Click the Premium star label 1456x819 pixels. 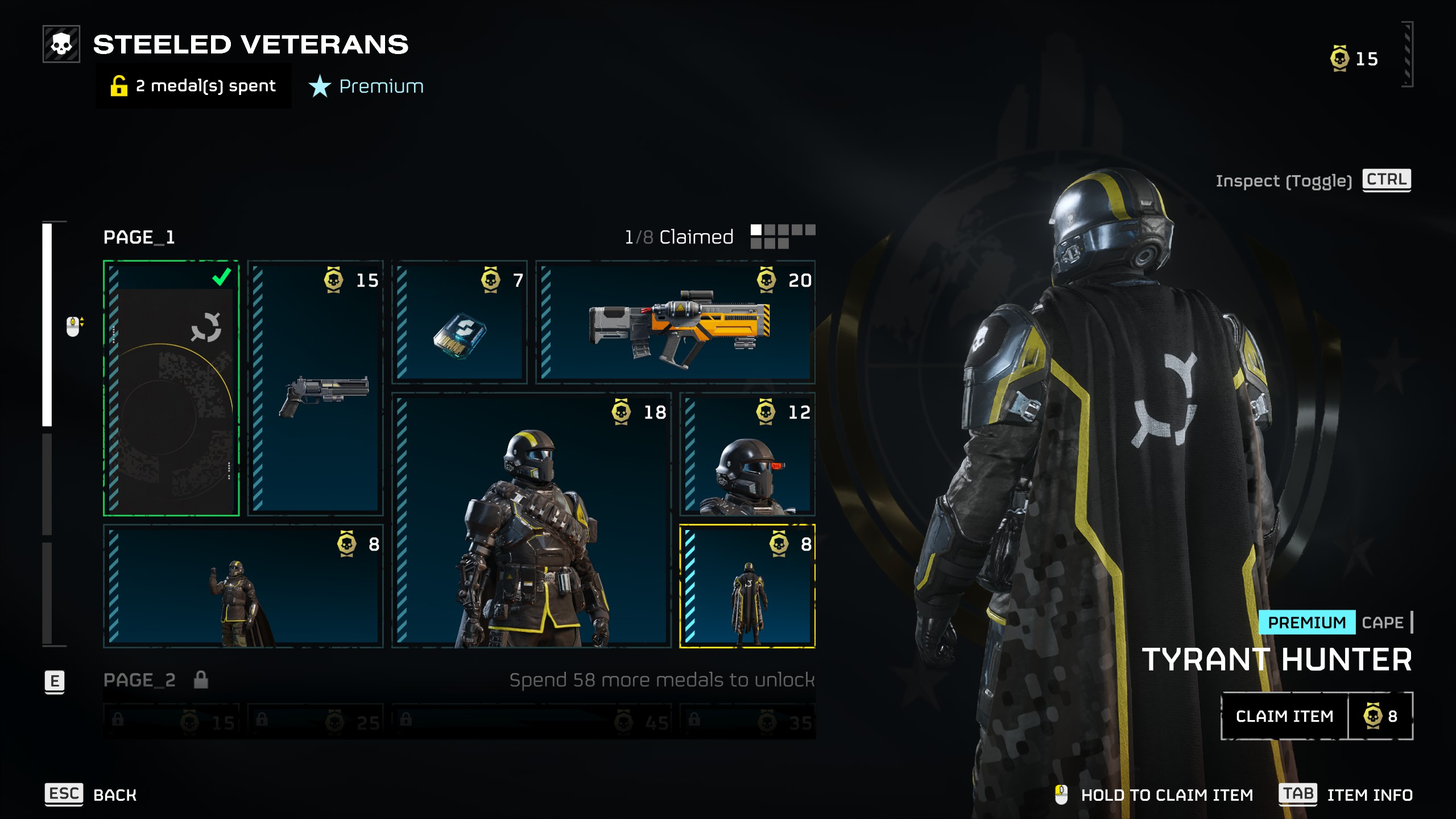pos(367,86)
